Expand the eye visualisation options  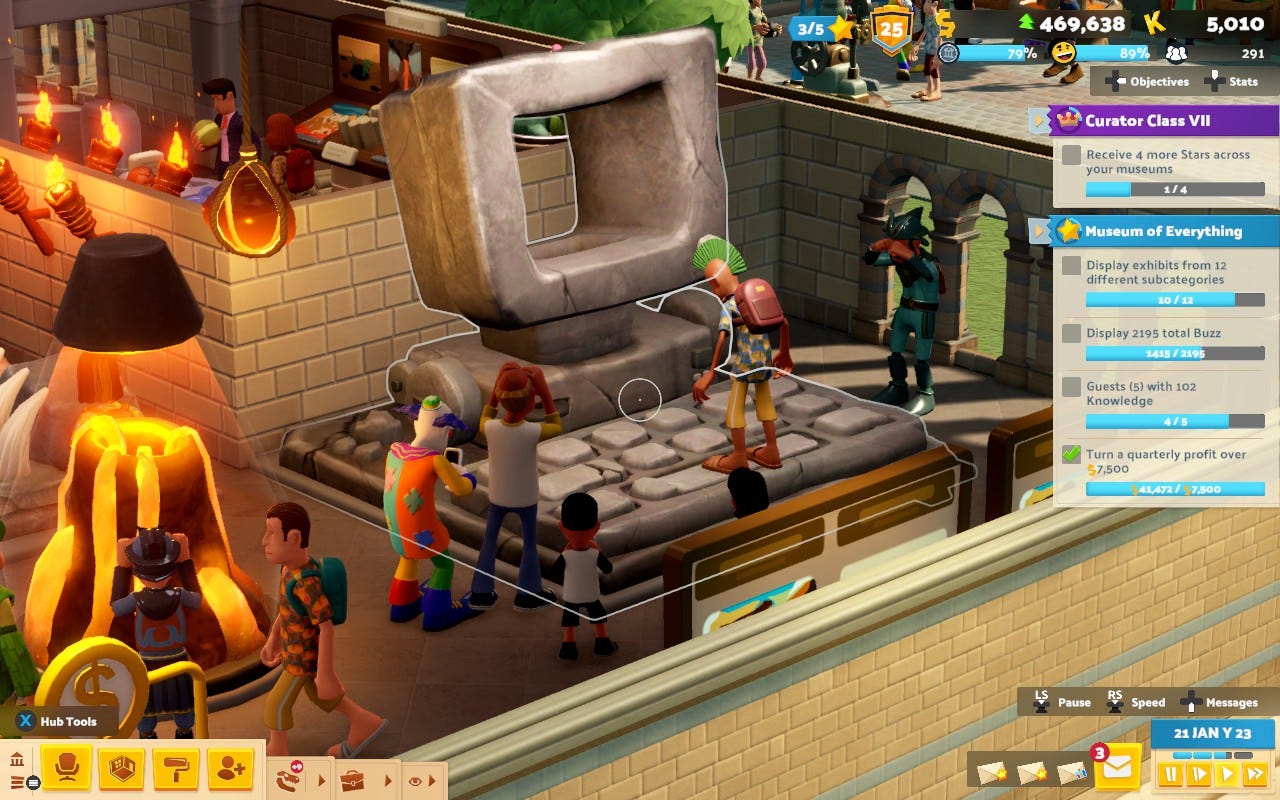[x=415, y=780]
